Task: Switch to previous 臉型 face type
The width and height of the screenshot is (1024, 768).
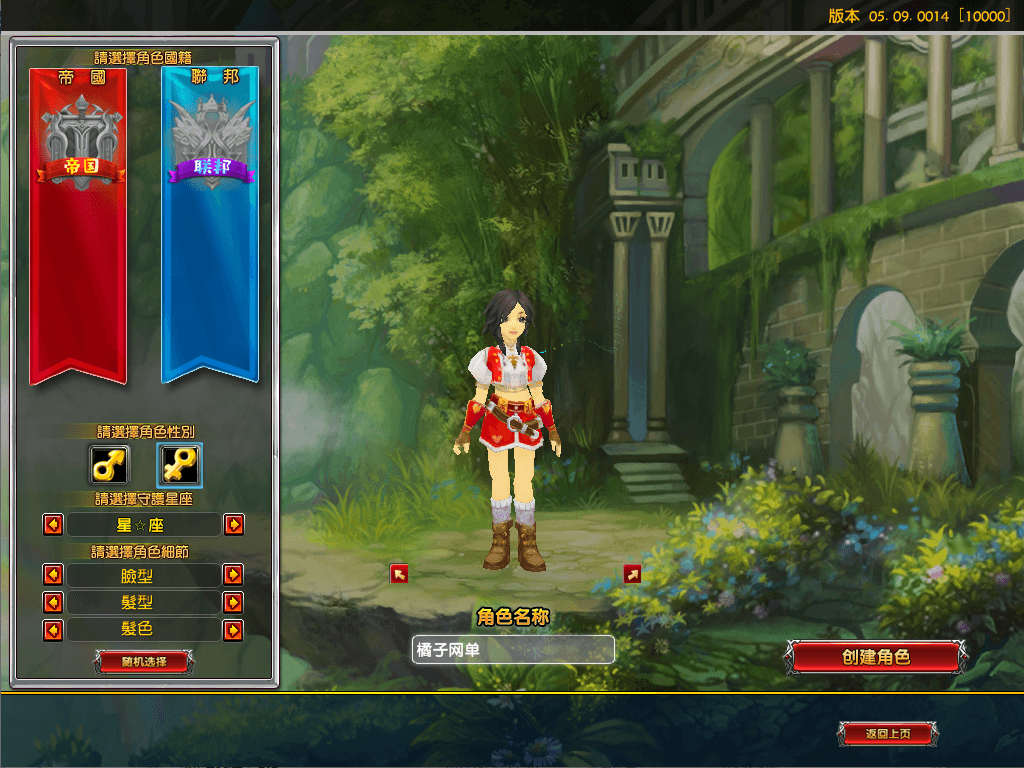Action: [x=53, y=575]
